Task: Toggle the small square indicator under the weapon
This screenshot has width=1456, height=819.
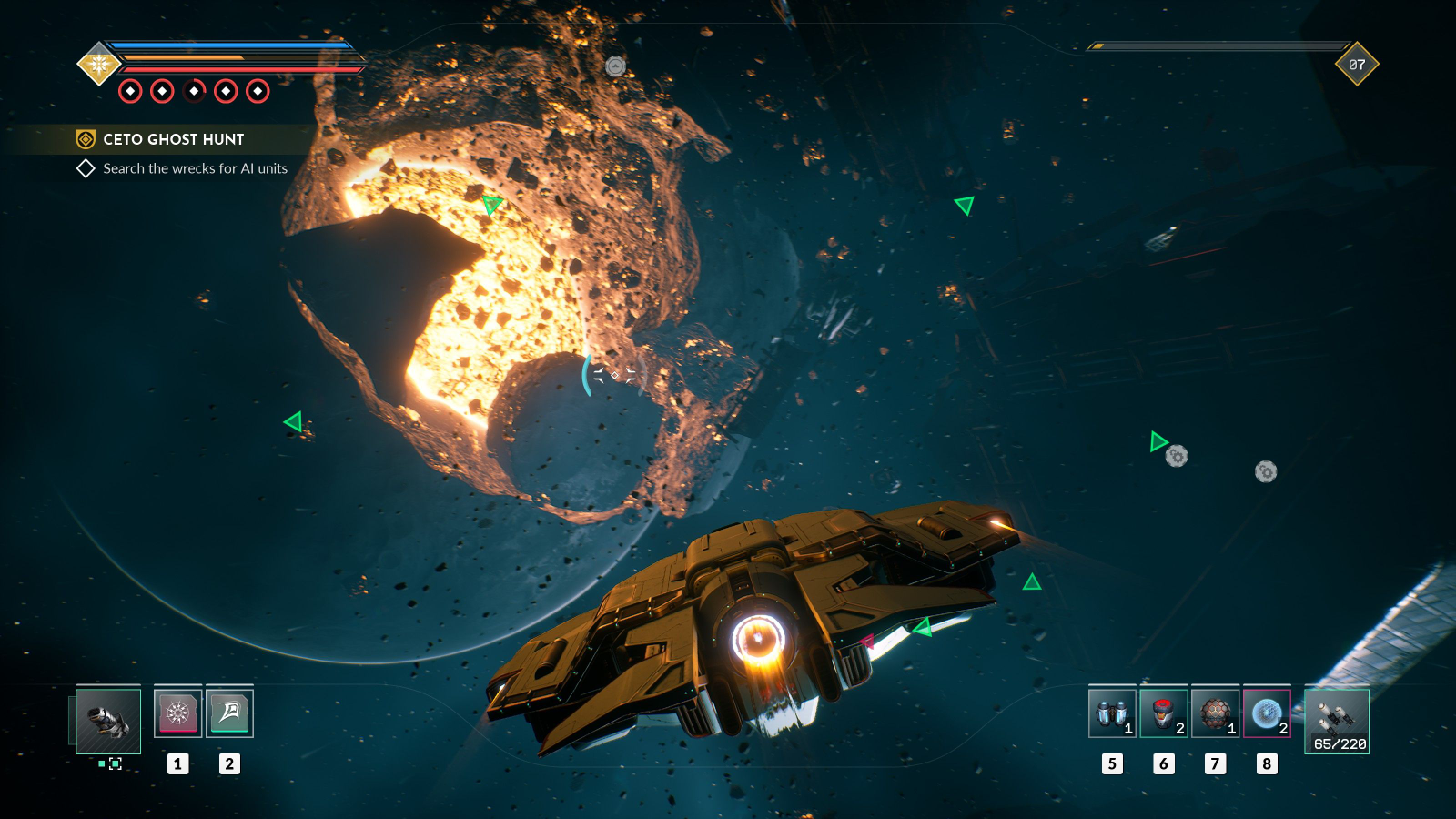Action: (x=101, y=764)
